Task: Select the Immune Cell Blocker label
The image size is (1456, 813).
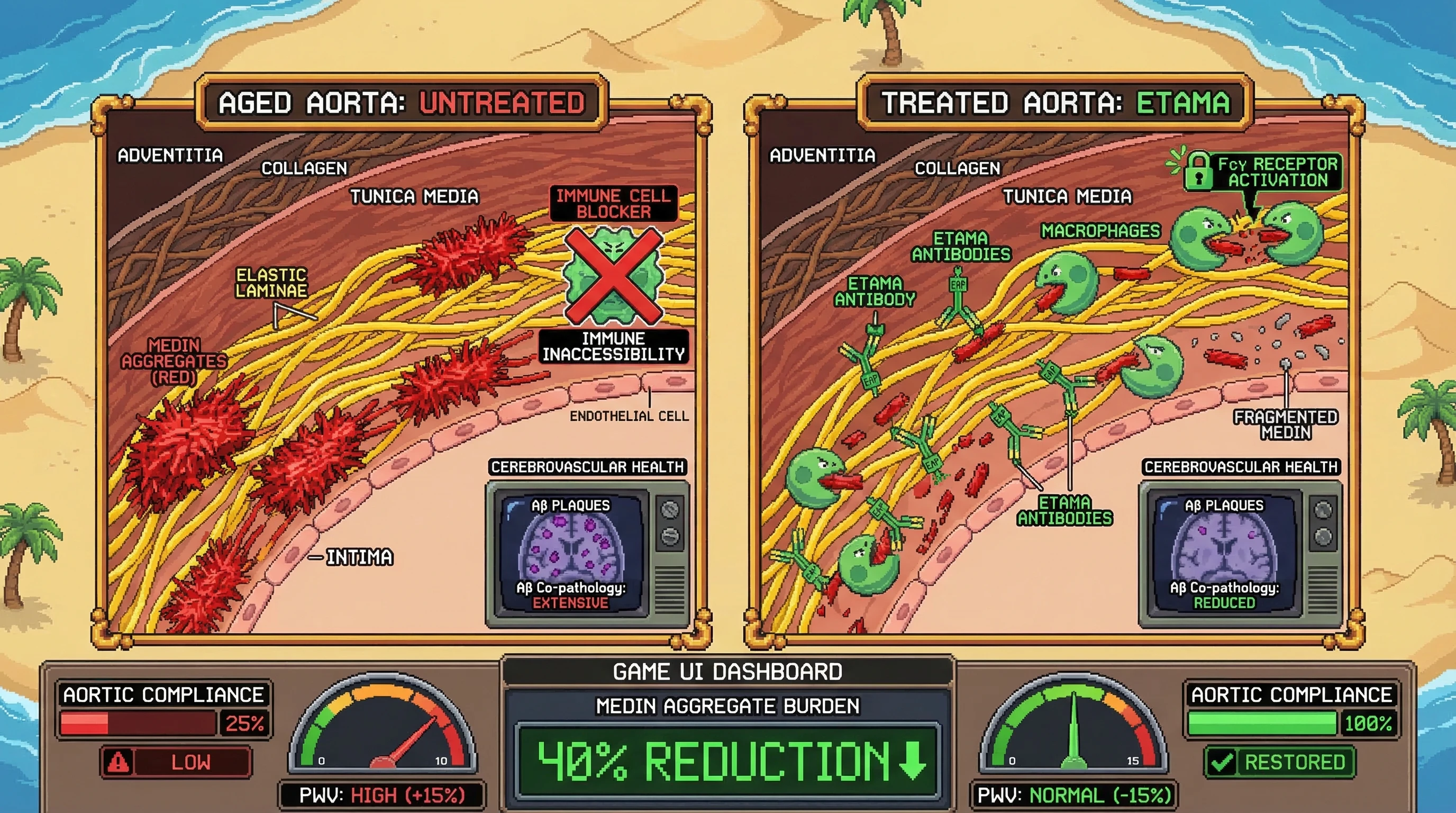Action: click(x=613, y=204)
